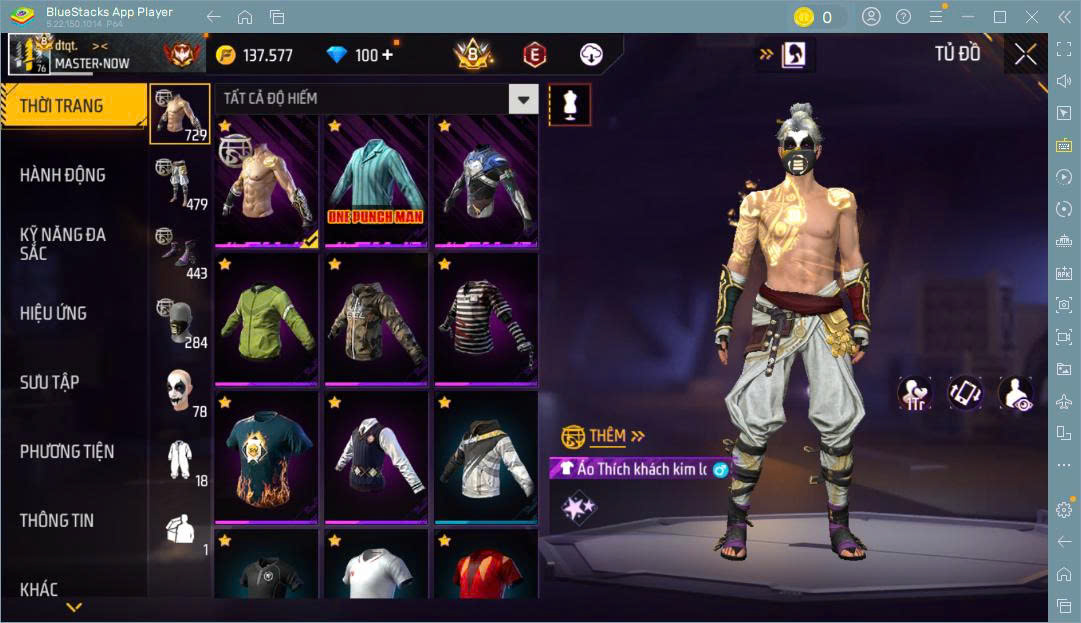Select the PHƯƠNG TIỆN category

click(67, 451)
